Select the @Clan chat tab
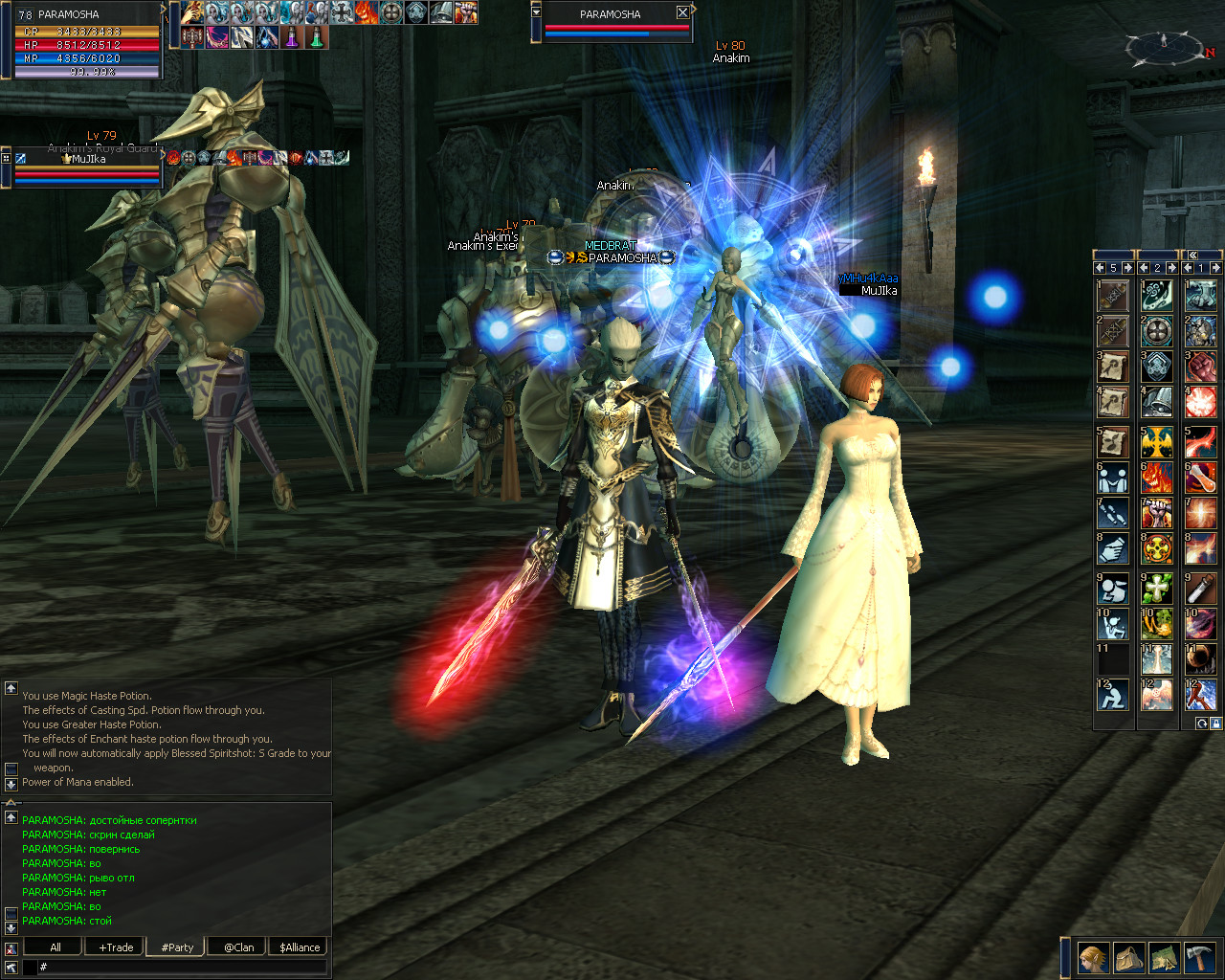1225x980 pixels. point(238,947)
